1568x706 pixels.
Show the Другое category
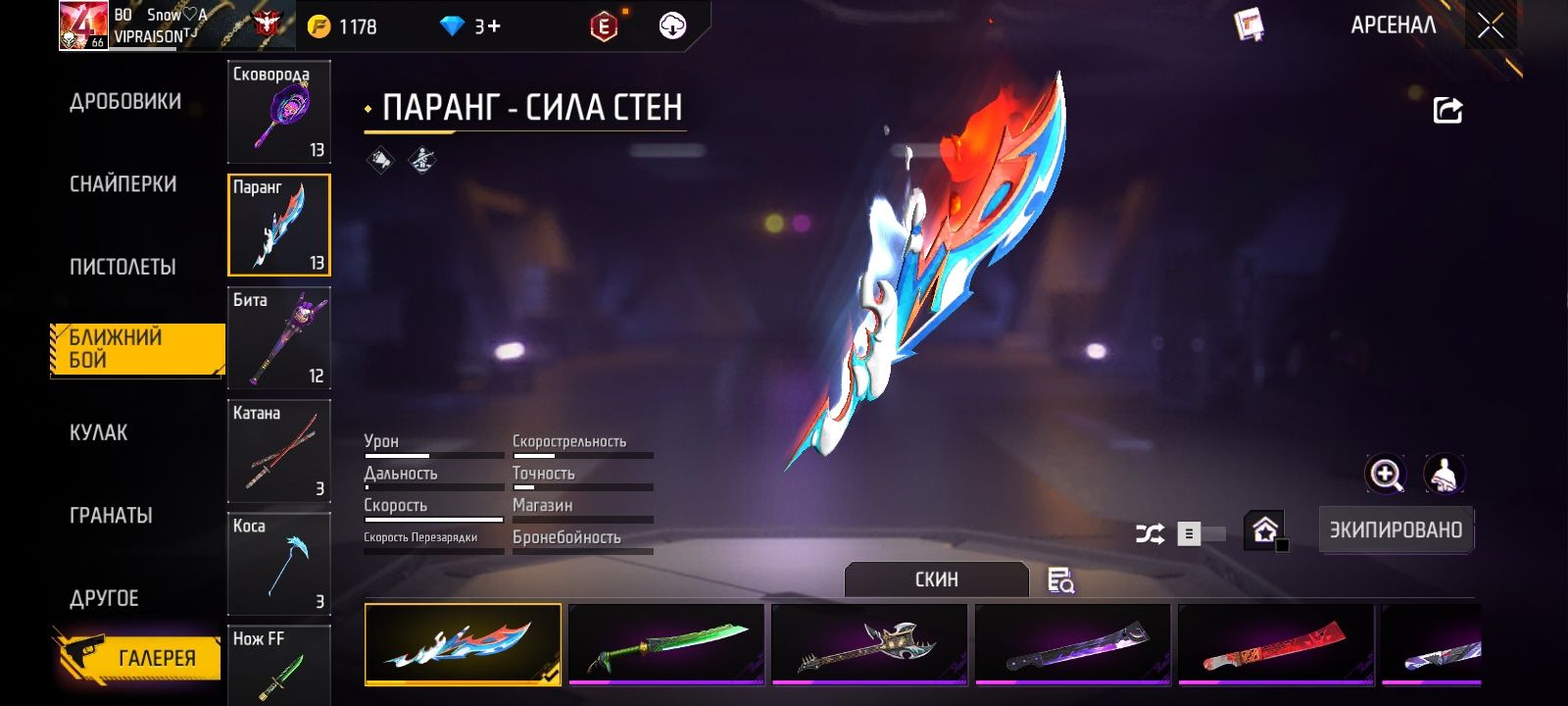point(104,598)
